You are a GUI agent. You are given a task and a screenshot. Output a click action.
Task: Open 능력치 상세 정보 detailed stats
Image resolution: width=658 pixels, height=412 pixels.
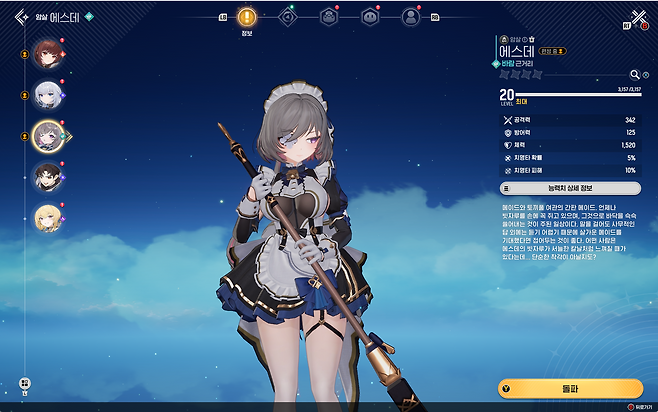click(570, 187)
